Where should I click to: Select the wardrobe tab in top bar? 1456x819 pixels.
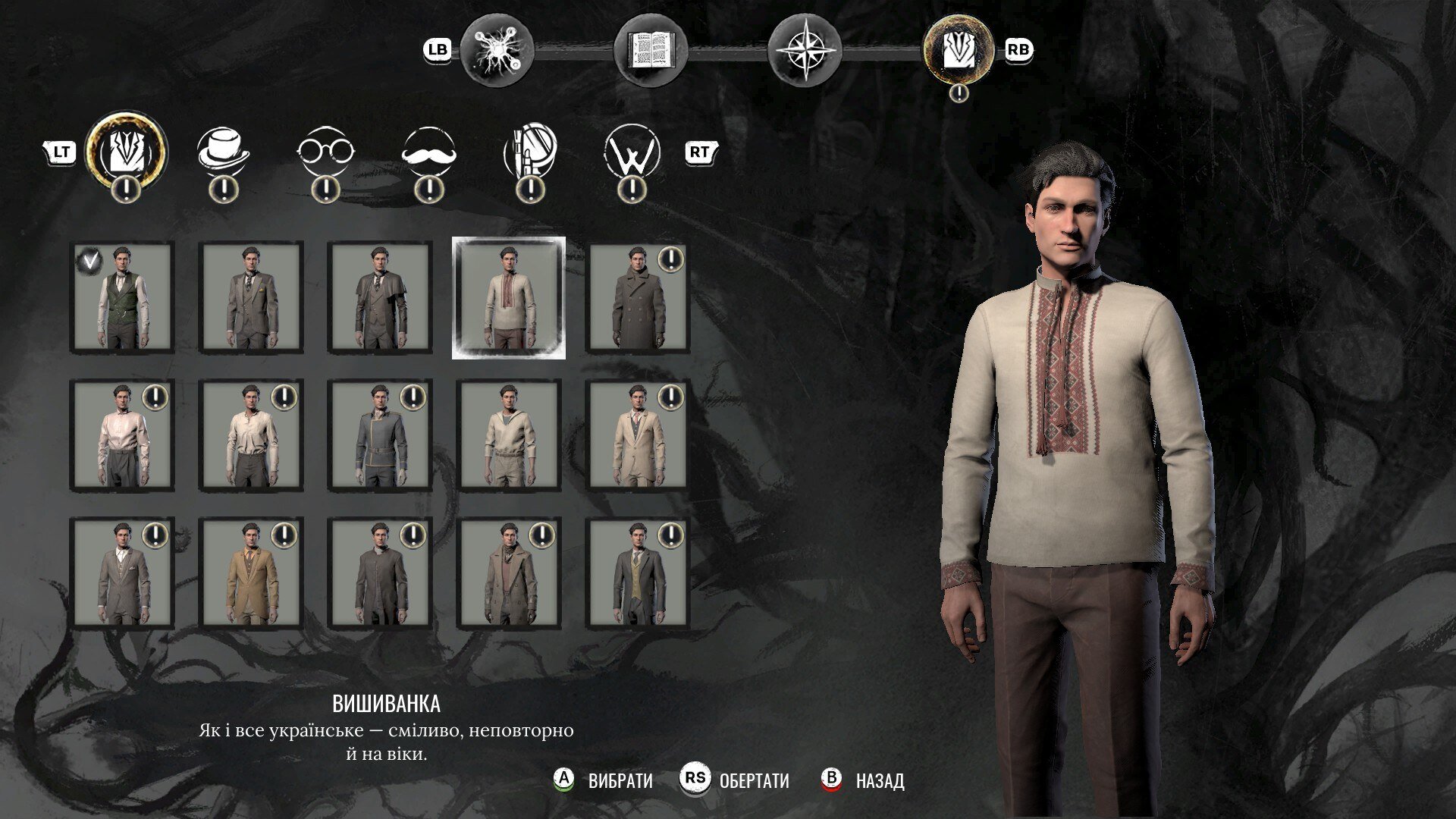point(959,51)
